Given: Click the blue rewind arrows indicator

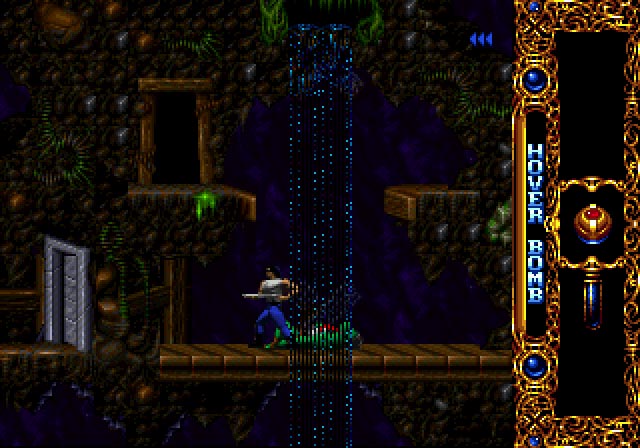Looking at the screenshot, I should click(481, 39).
